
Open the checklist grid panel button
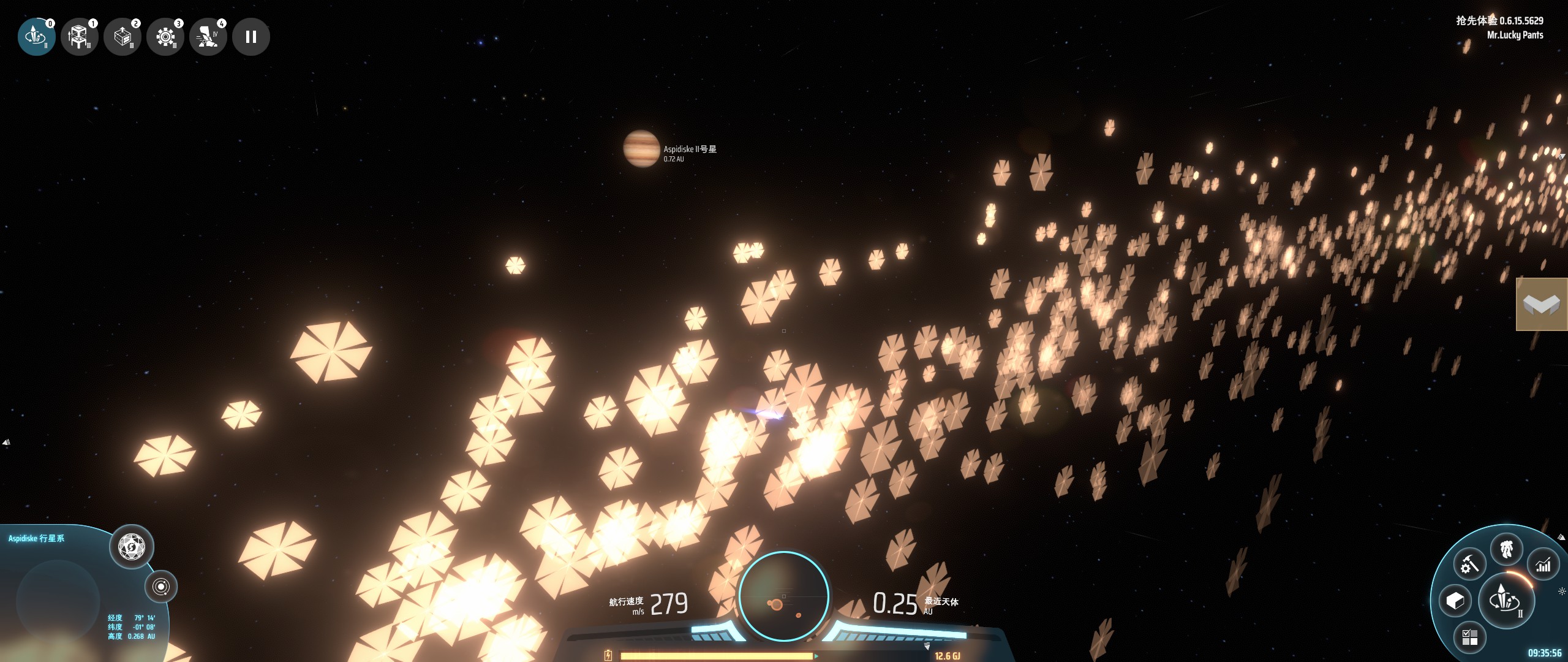(x=1469, y=637)
